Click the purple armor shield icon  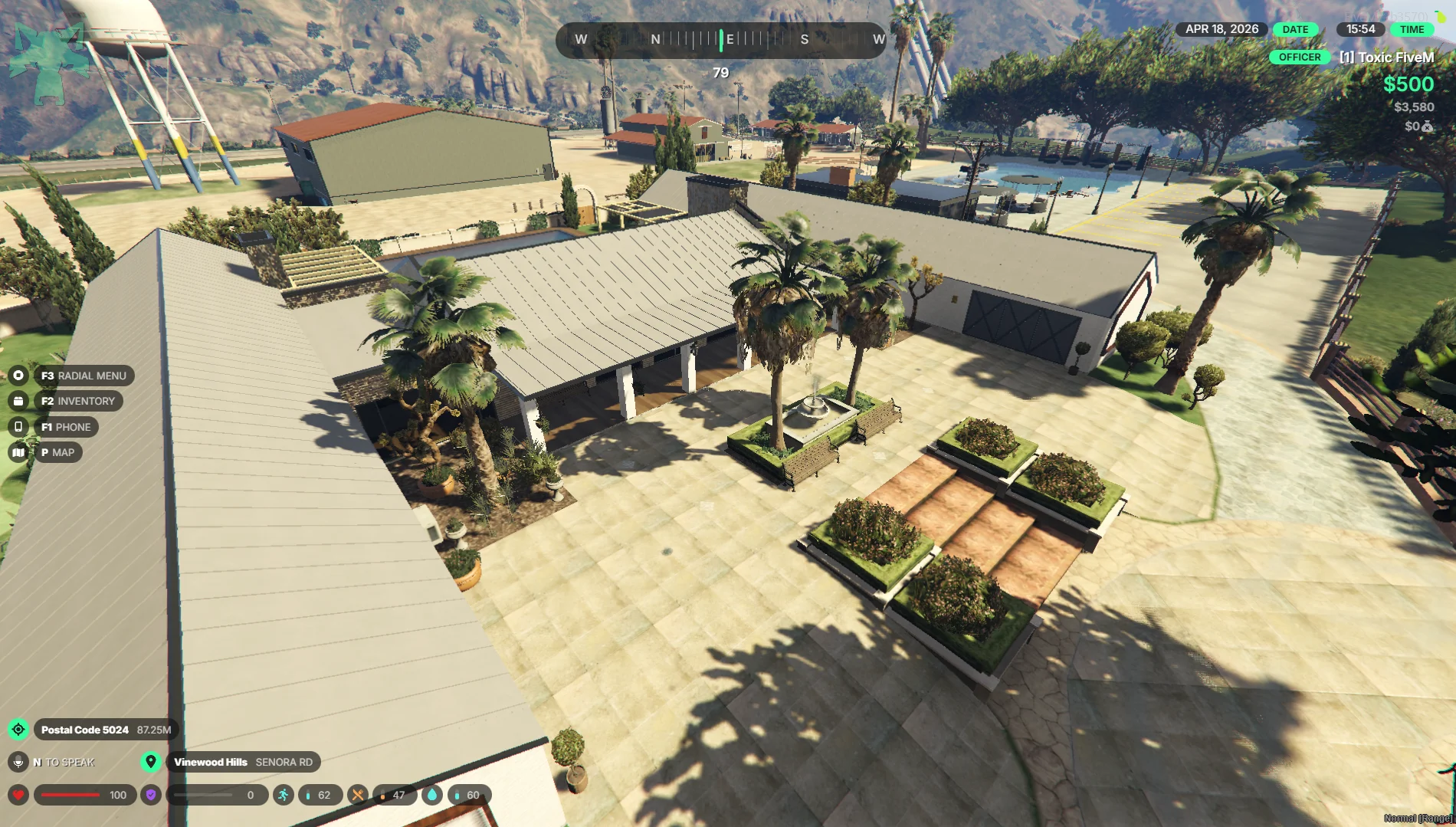pyautogui.click(x=151, y=795)
